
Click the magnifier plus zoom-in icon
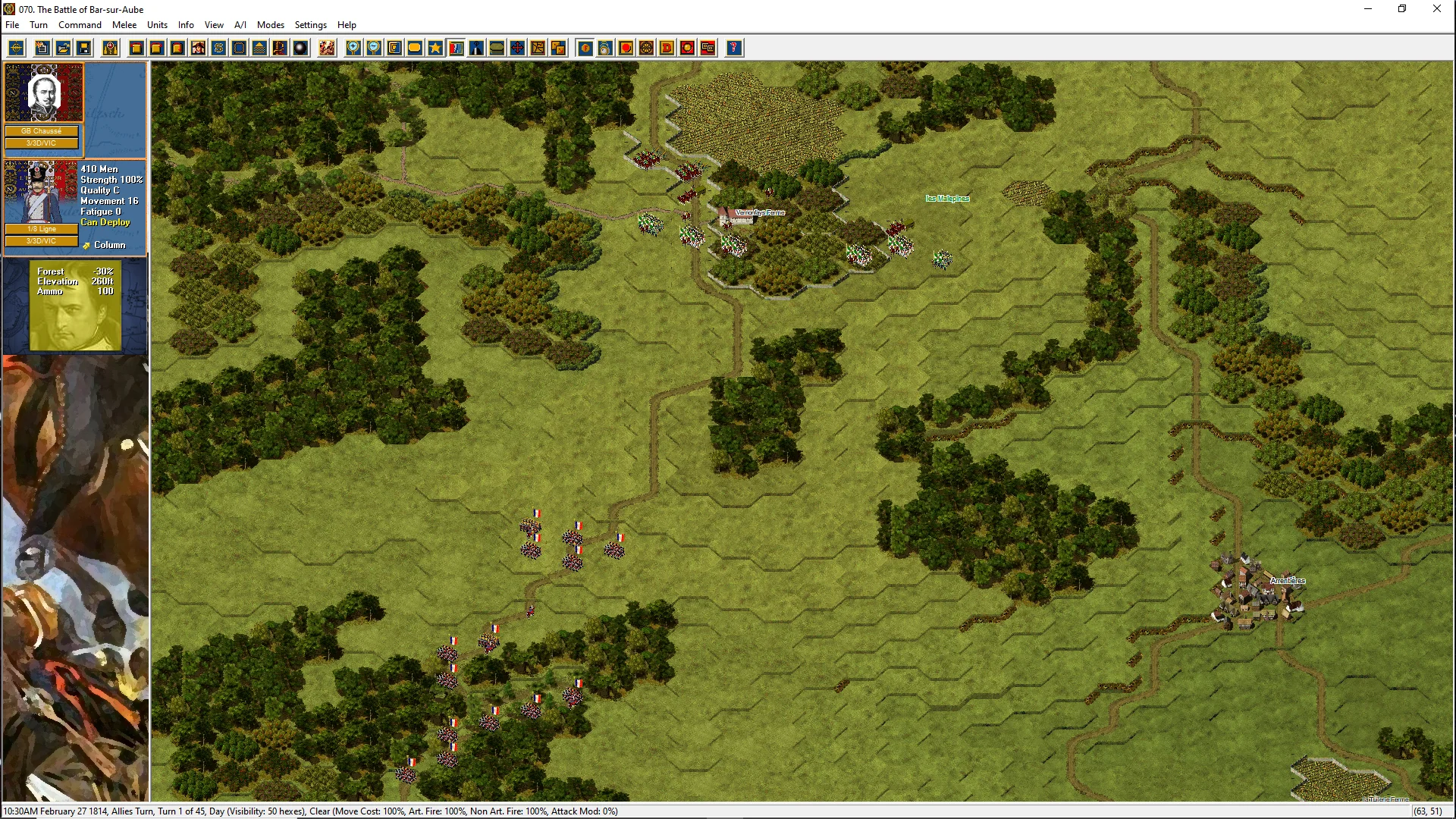click(353, 49)
